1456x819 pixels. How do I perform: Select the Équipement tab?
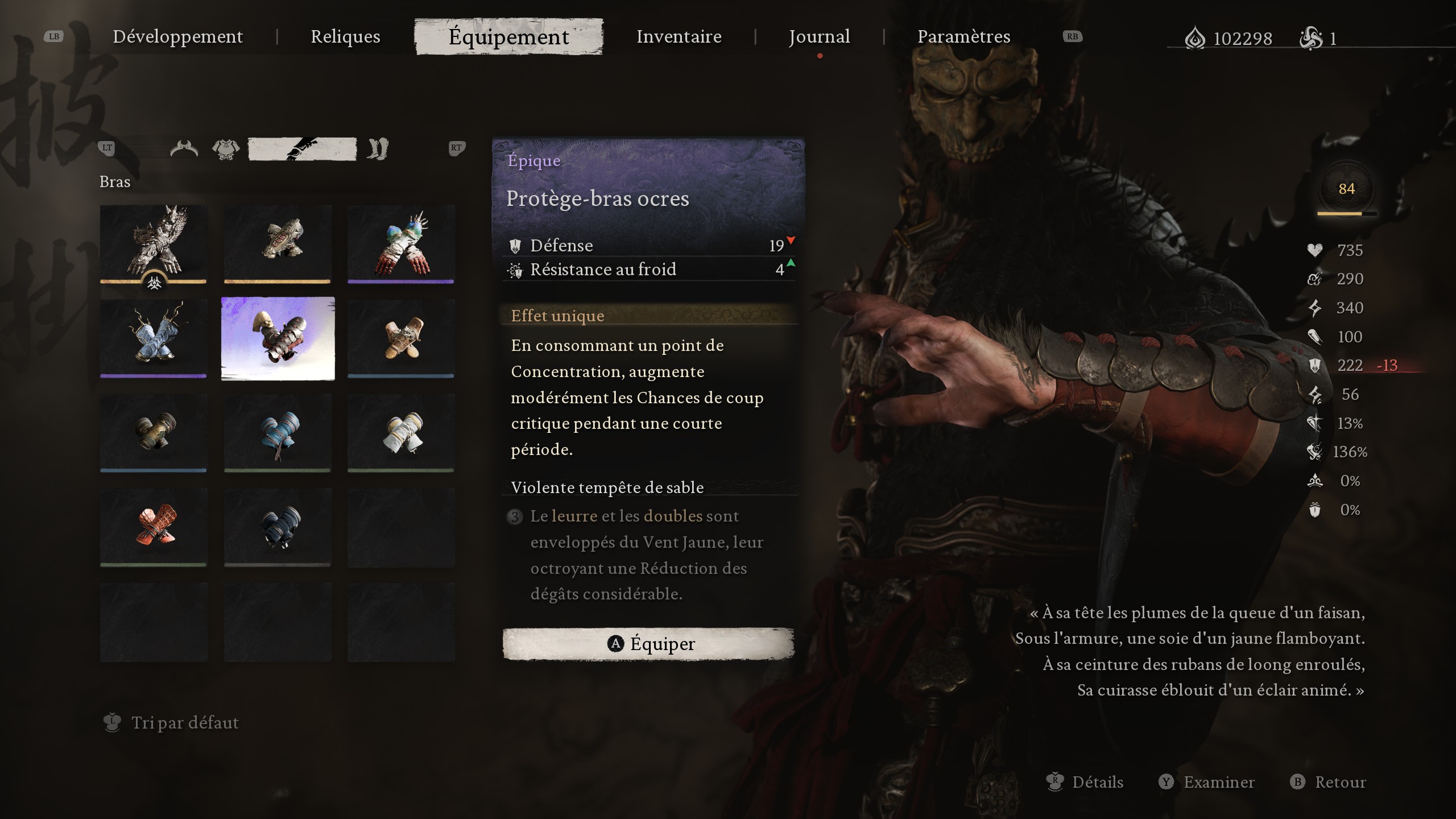[x=508, y=36]
